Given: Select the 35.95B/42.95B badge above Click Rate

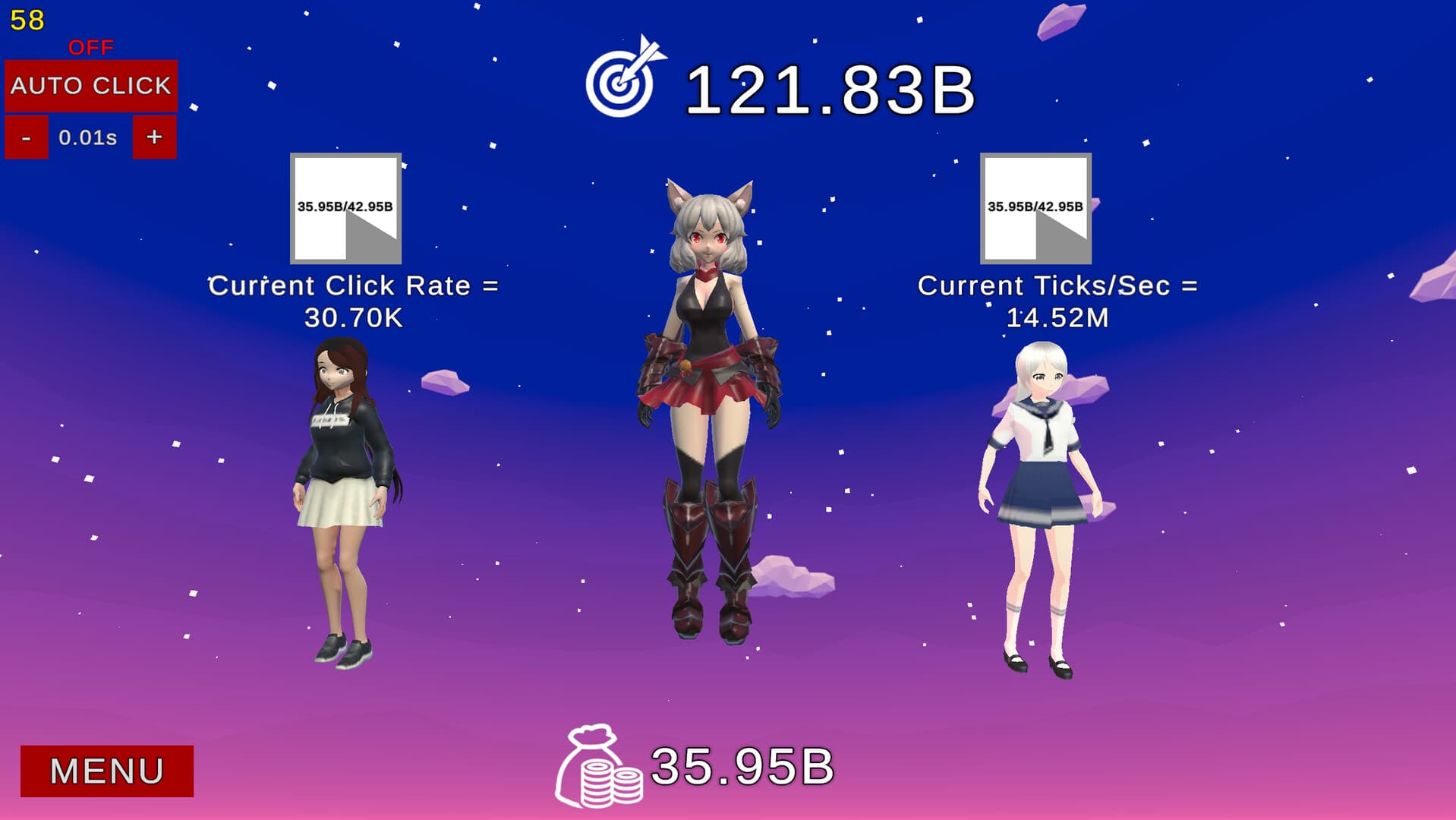Looking at the screenshot, I should coord(344,205).
